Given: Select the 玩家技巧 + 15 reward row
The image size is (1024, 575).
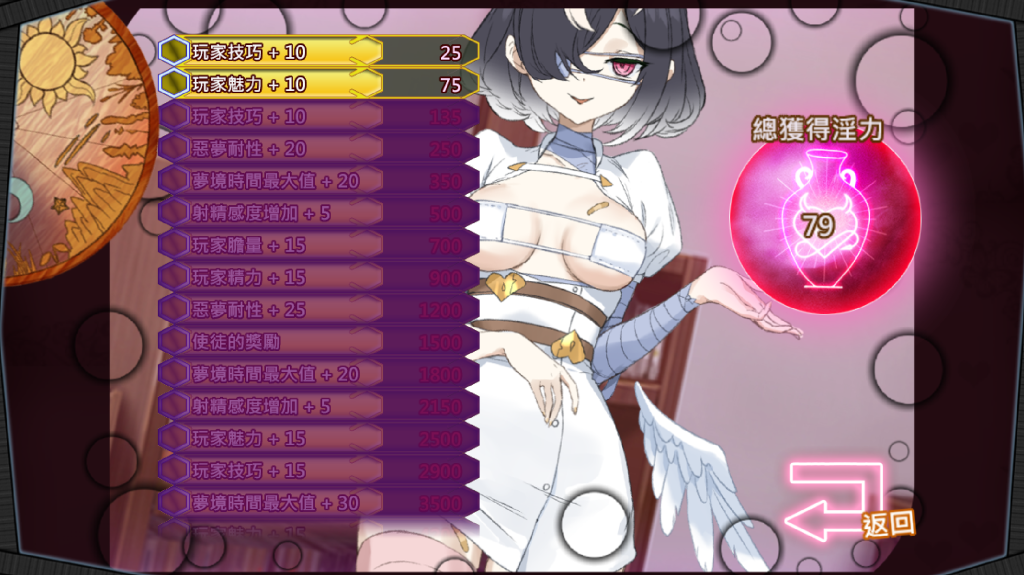Looking at the screenshot, I should point(318,470).
